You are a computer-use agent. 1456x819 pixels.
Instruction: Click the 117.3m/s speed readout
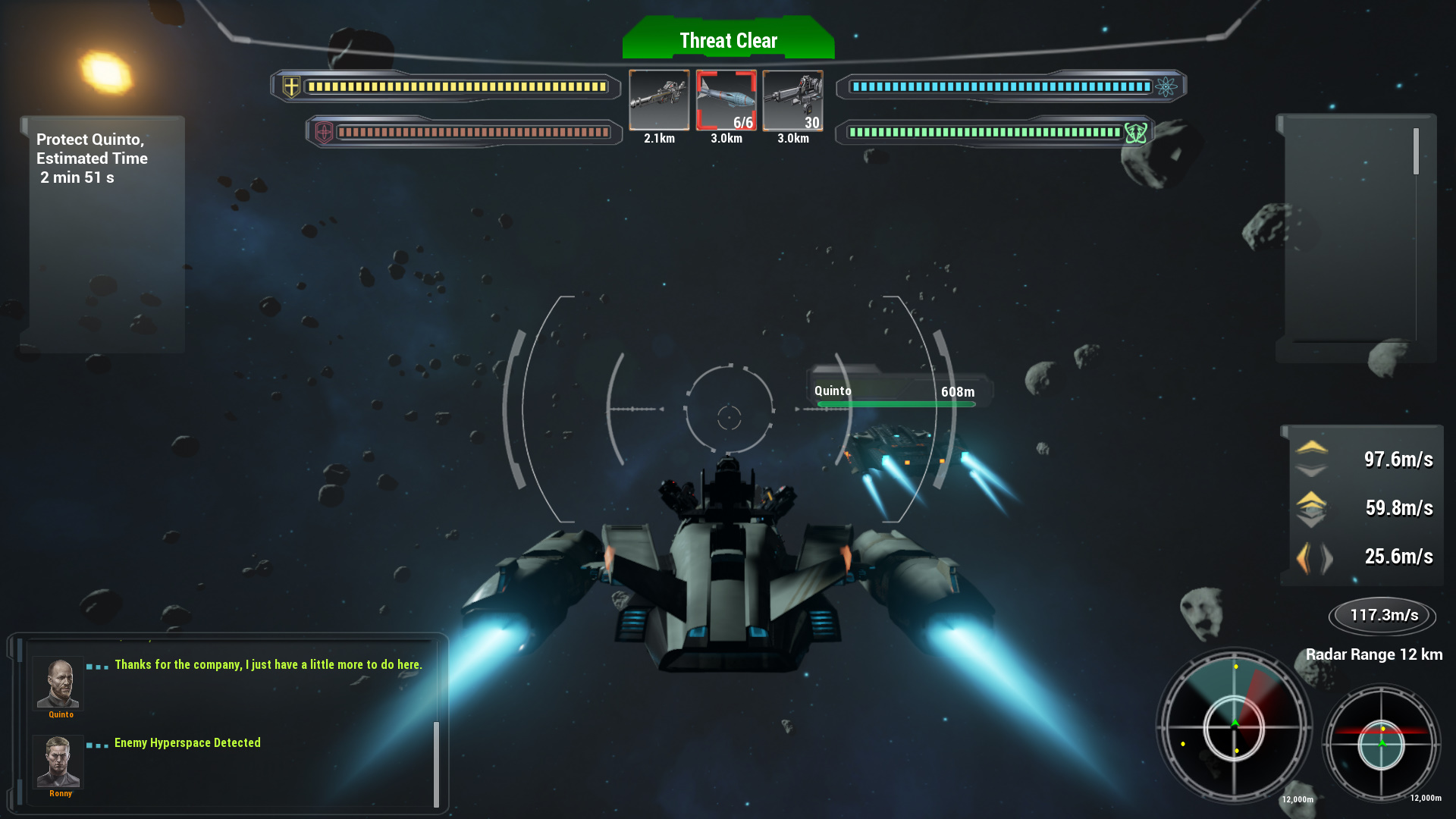click(x=1382, y=616)
